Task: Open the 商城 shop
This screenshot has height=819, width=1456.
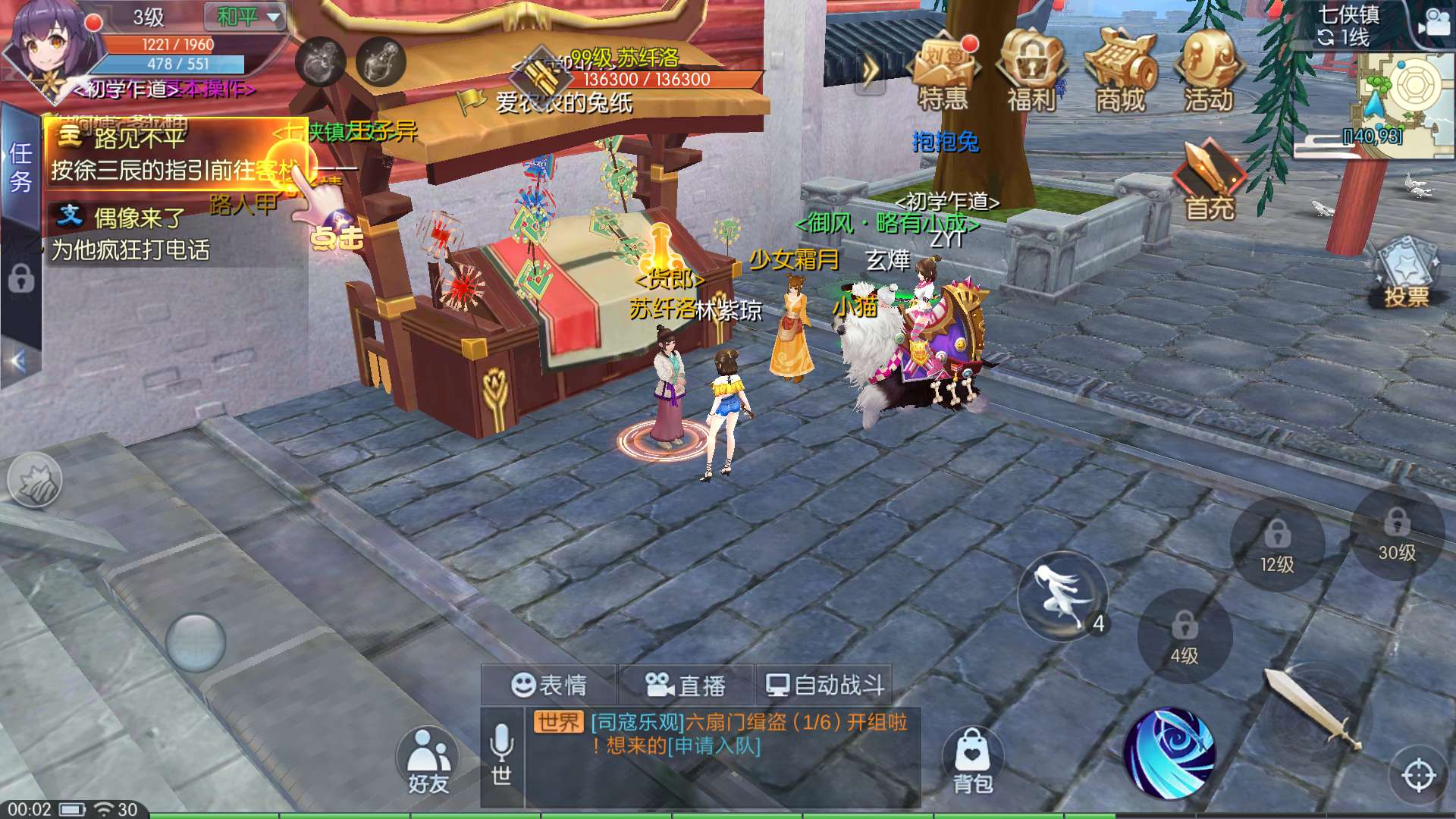Action: coord(1120,72)
